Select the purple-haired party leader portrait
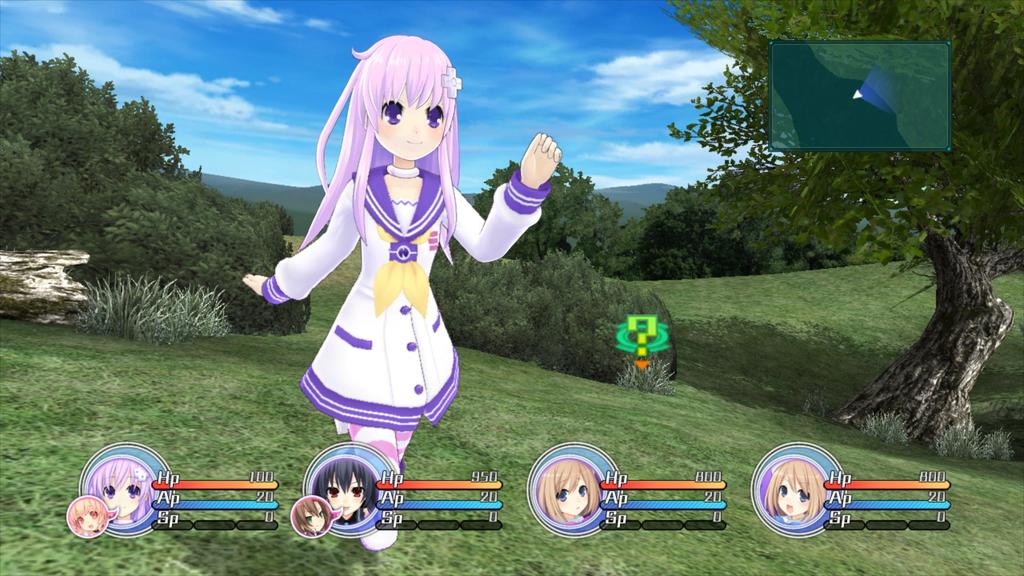 (x=123, y=485)
